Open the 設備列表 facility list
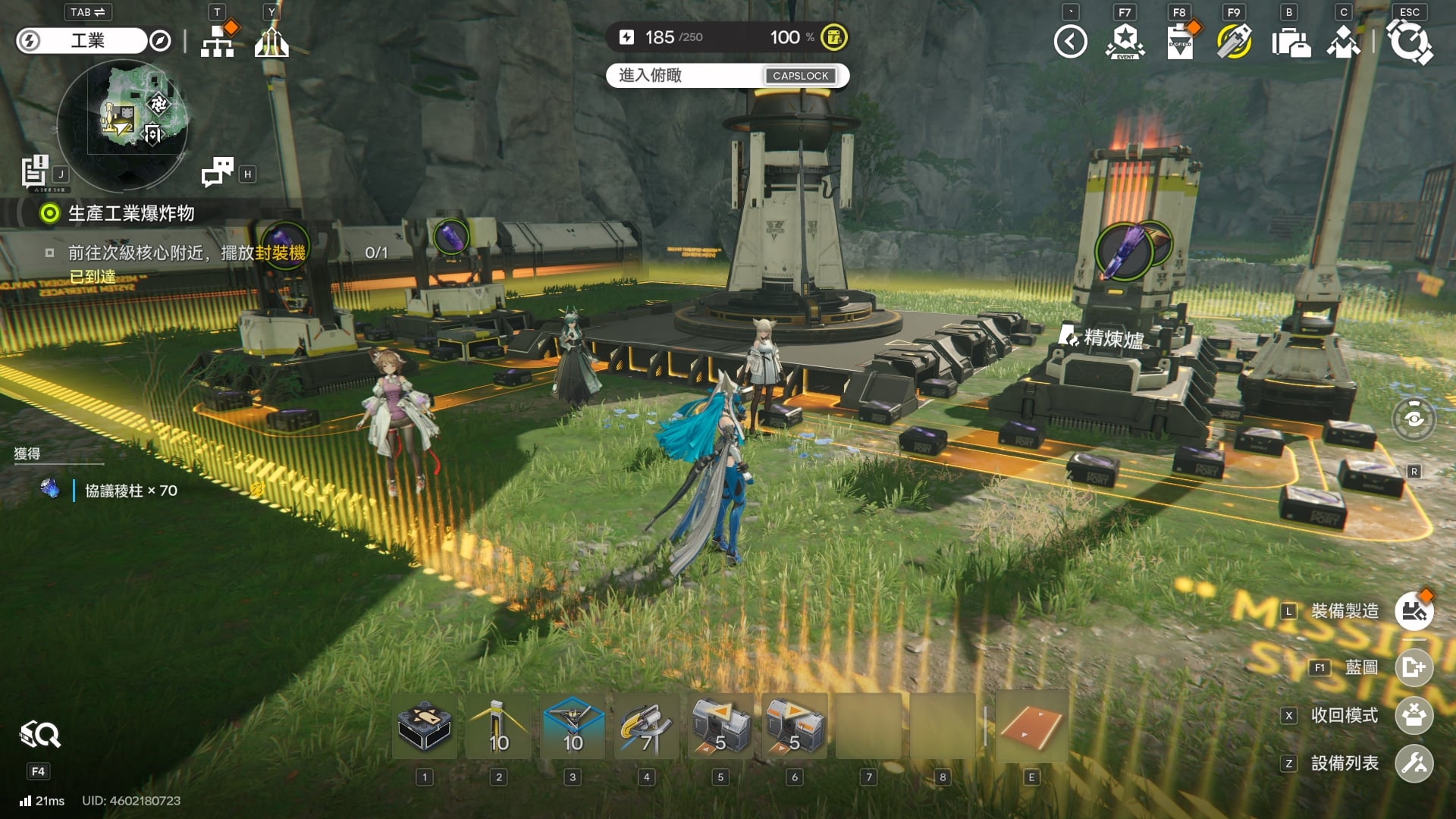The image size is (1456, 819). pyautogui.click(x=1414, y=764)
